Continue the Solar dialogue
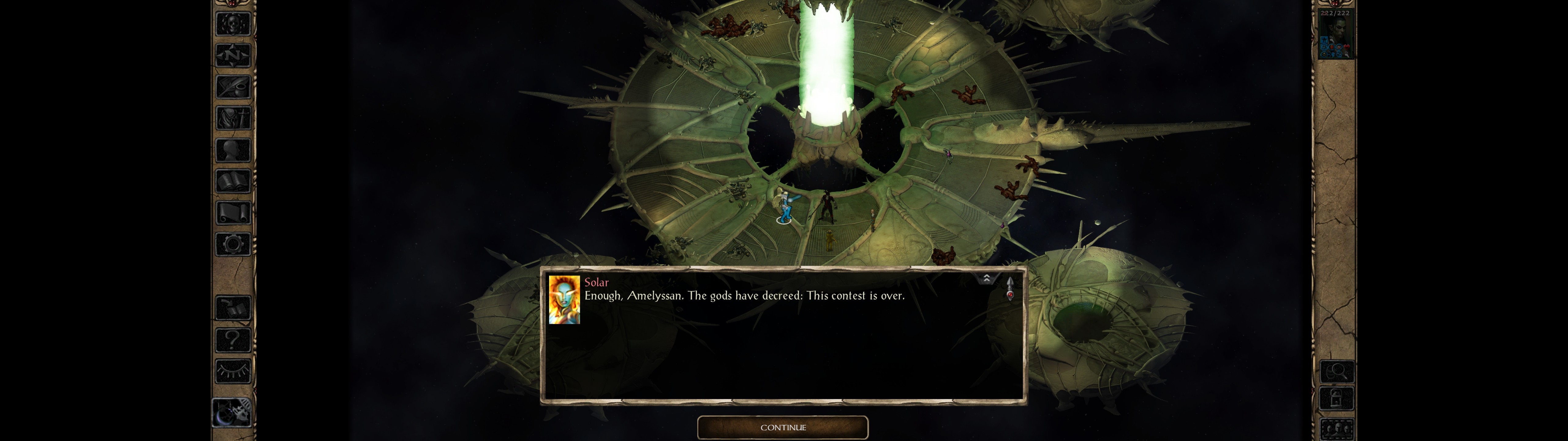Image resolution: width=1568 pixels, height=441 pixels. coord(782,427)
